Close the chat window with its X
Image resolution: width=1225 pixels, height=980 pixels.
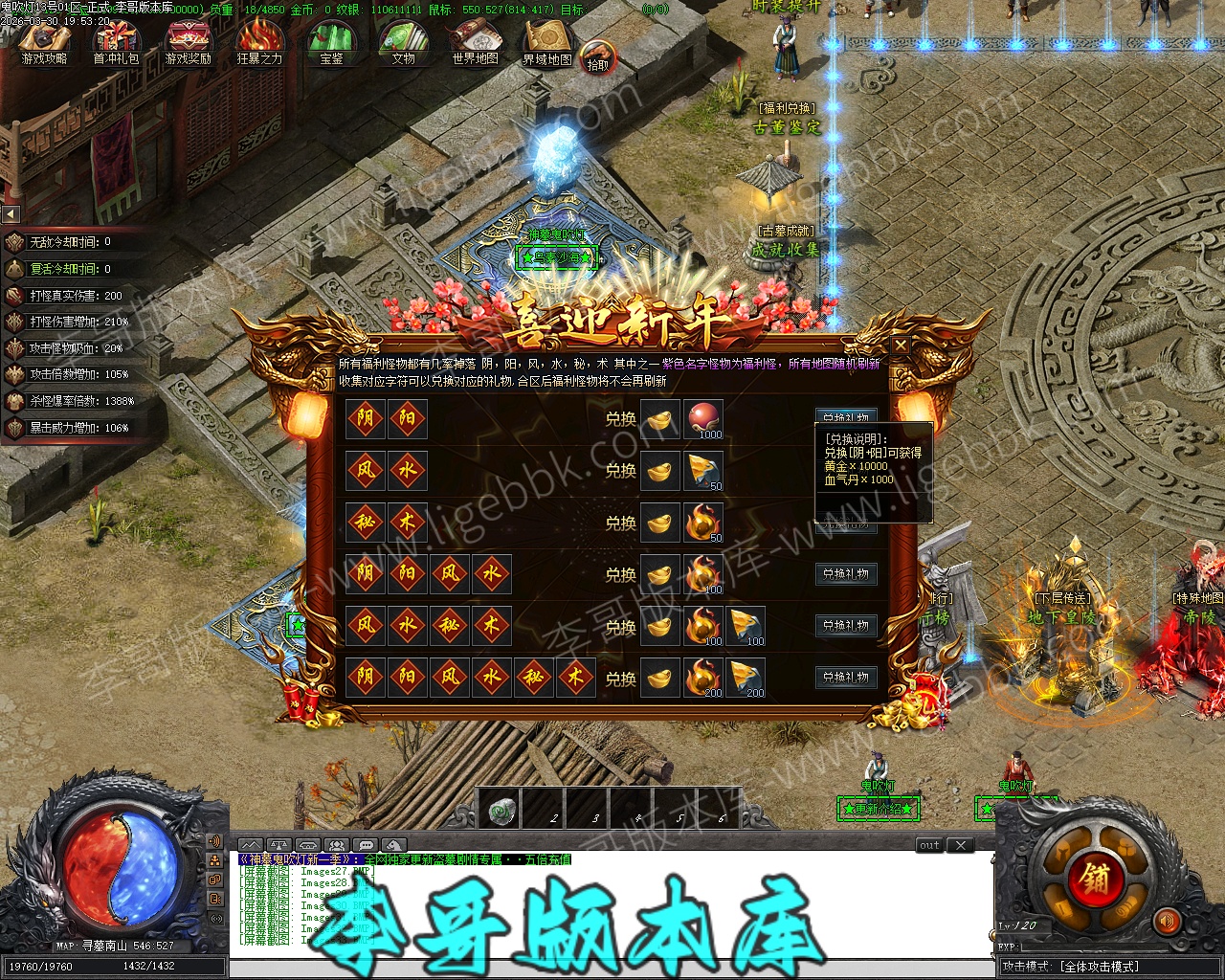960,845
